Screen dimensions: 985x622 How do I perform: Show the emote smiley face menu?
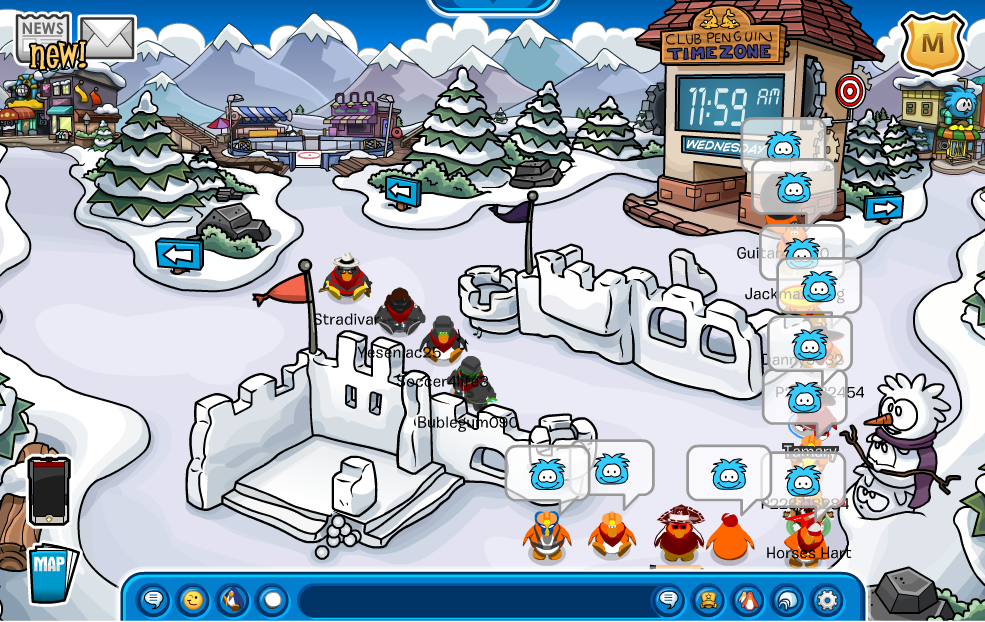point(193,600)
